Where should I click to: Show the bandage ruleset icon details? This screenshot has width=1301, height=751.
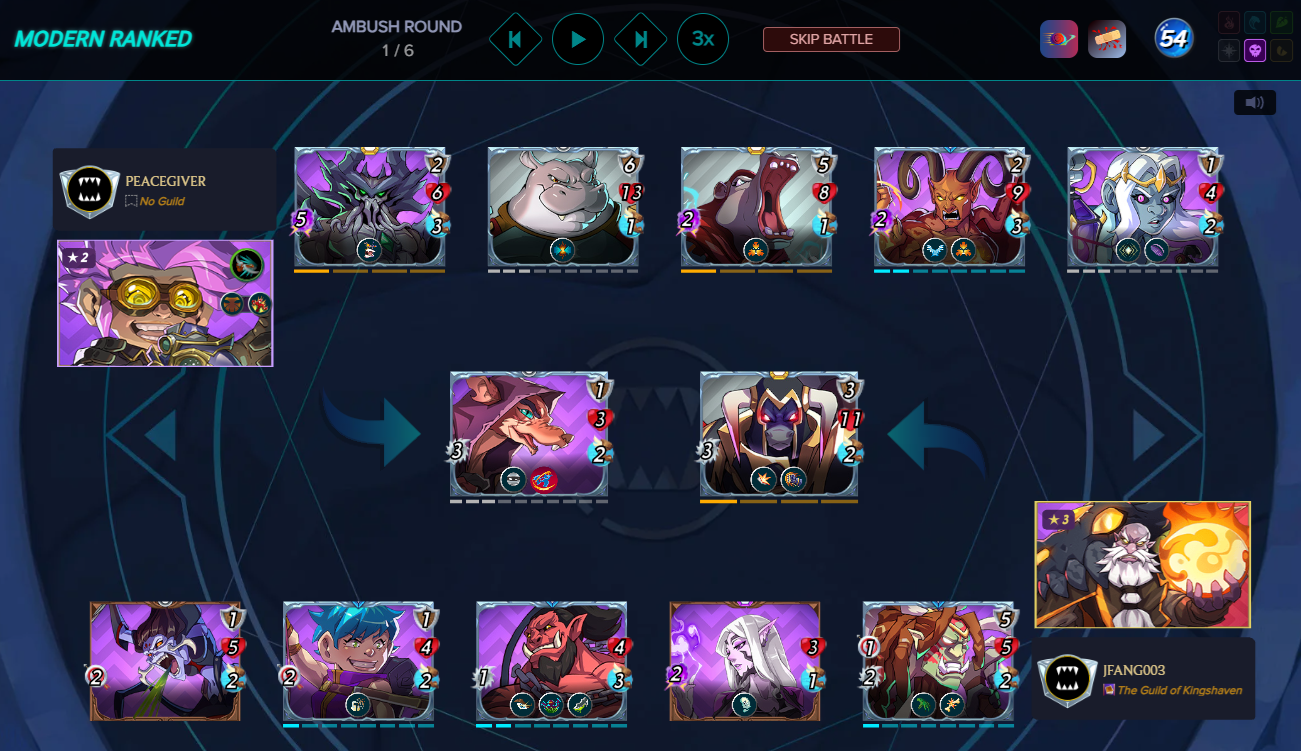(x=1107, y=39)
